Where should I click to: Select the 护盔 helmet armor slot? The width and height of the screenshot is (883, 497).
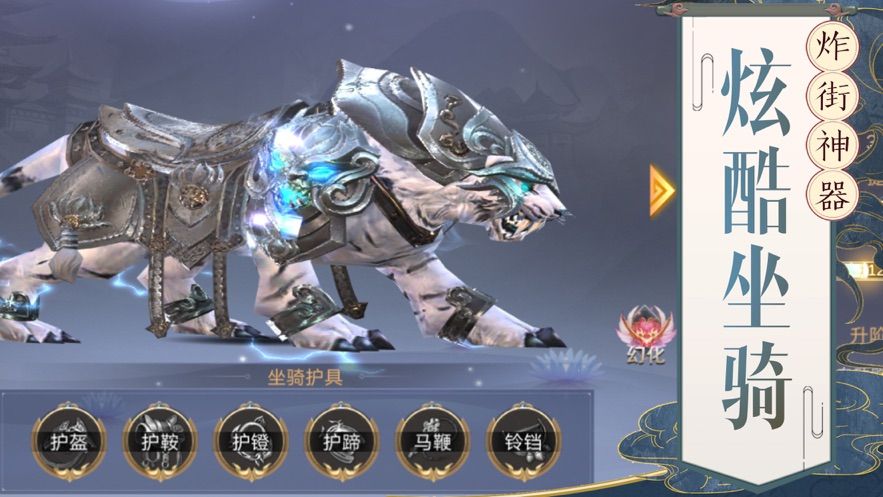68,441
